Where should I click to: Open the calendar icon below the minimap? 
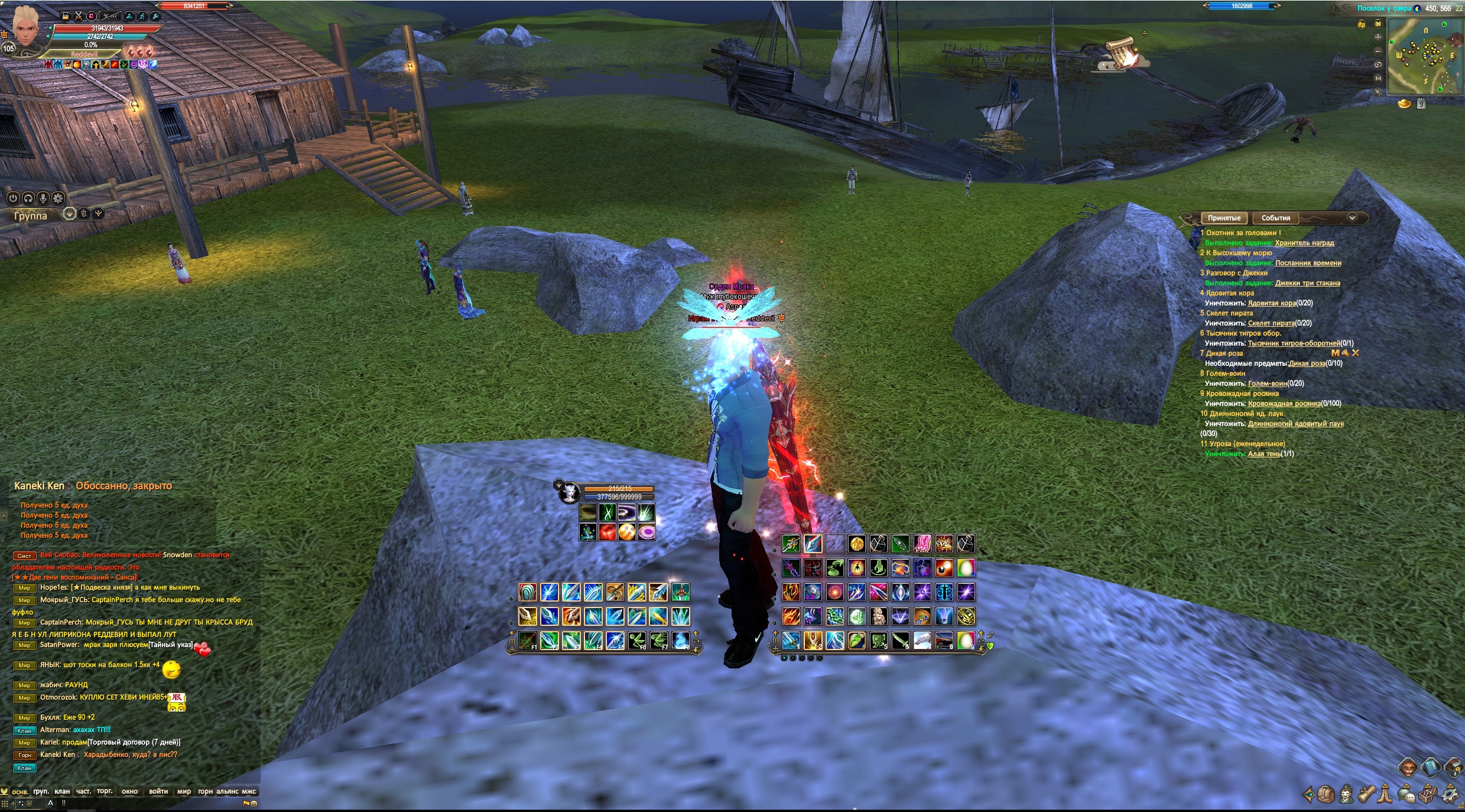[x=1421, y=104]
